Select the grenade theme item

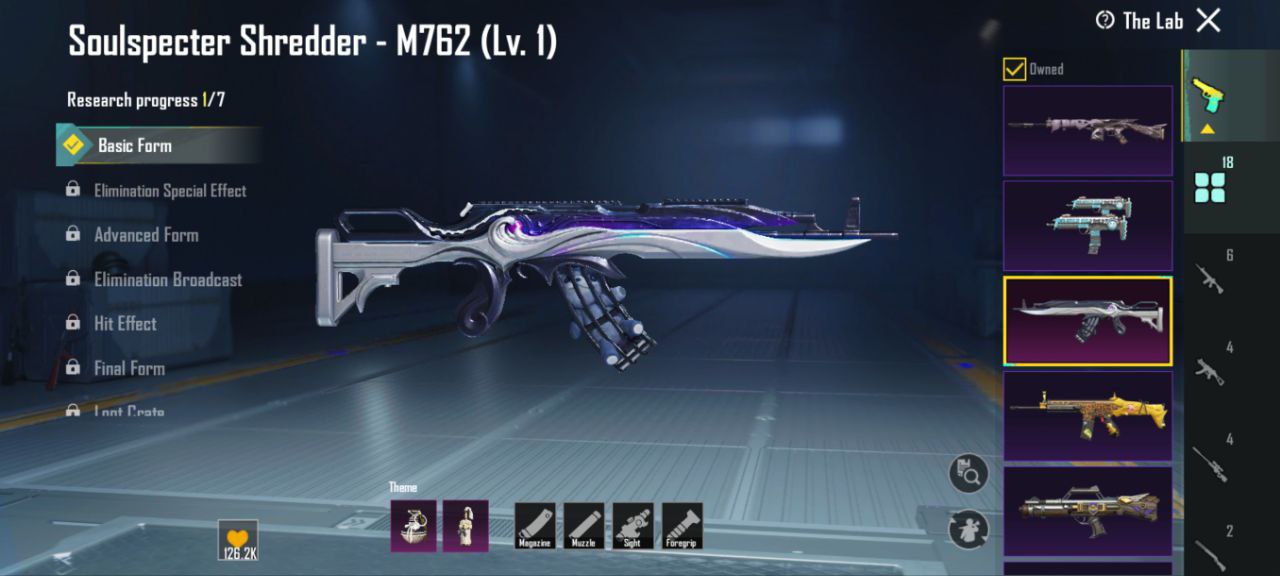413,525
